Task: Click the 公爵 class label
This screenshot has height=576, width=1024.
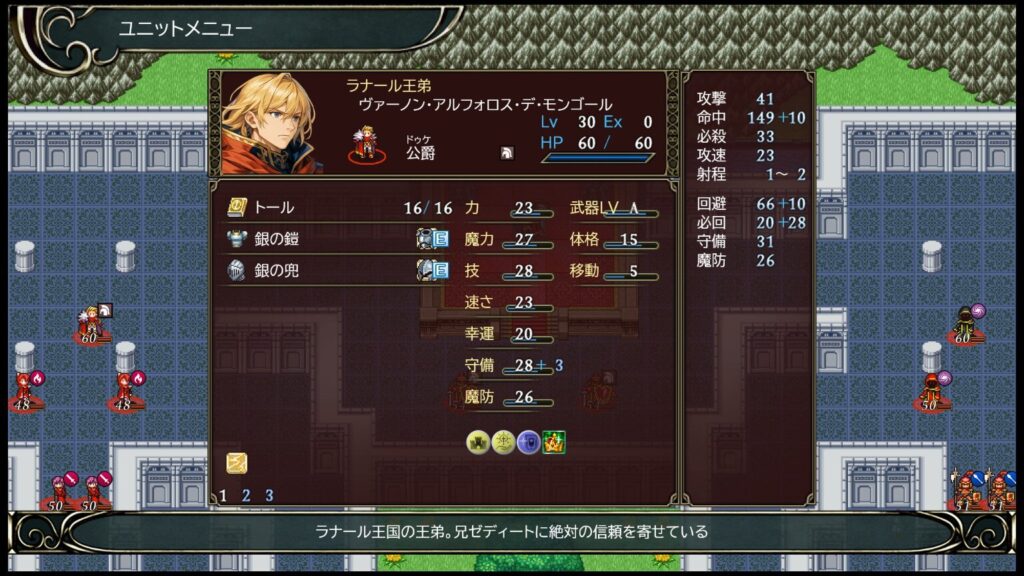Action: pyautogui.click(x=420, y=153)
